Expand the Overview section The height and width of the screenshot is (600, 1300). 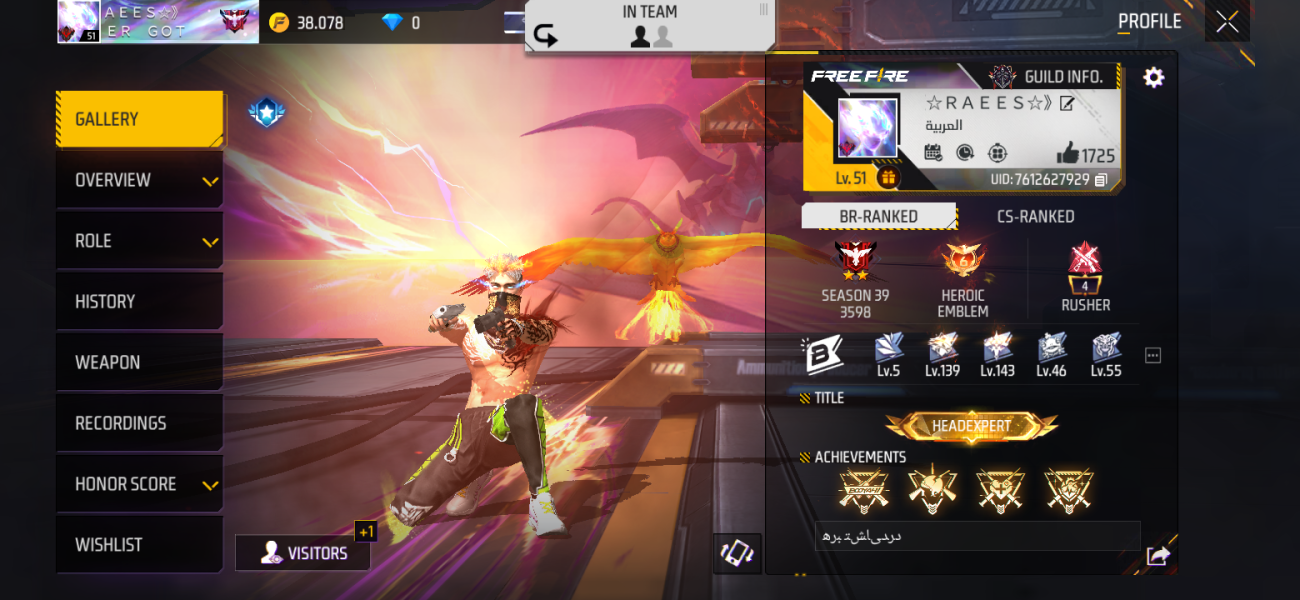tap(139, 180)
